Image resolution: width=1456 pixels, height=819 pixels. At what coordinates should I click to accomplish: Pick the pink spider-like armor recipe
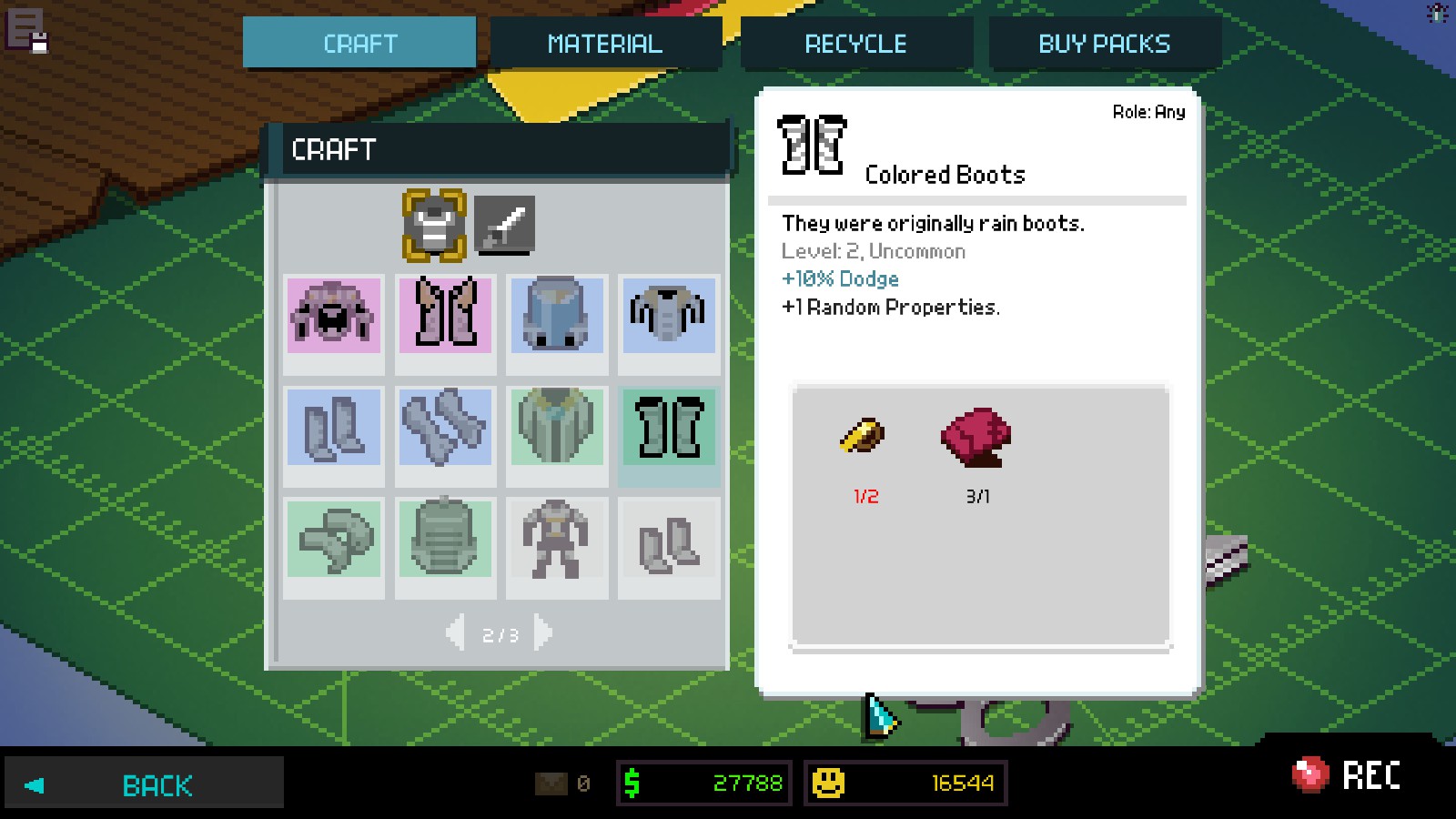(x=333, y=316)
